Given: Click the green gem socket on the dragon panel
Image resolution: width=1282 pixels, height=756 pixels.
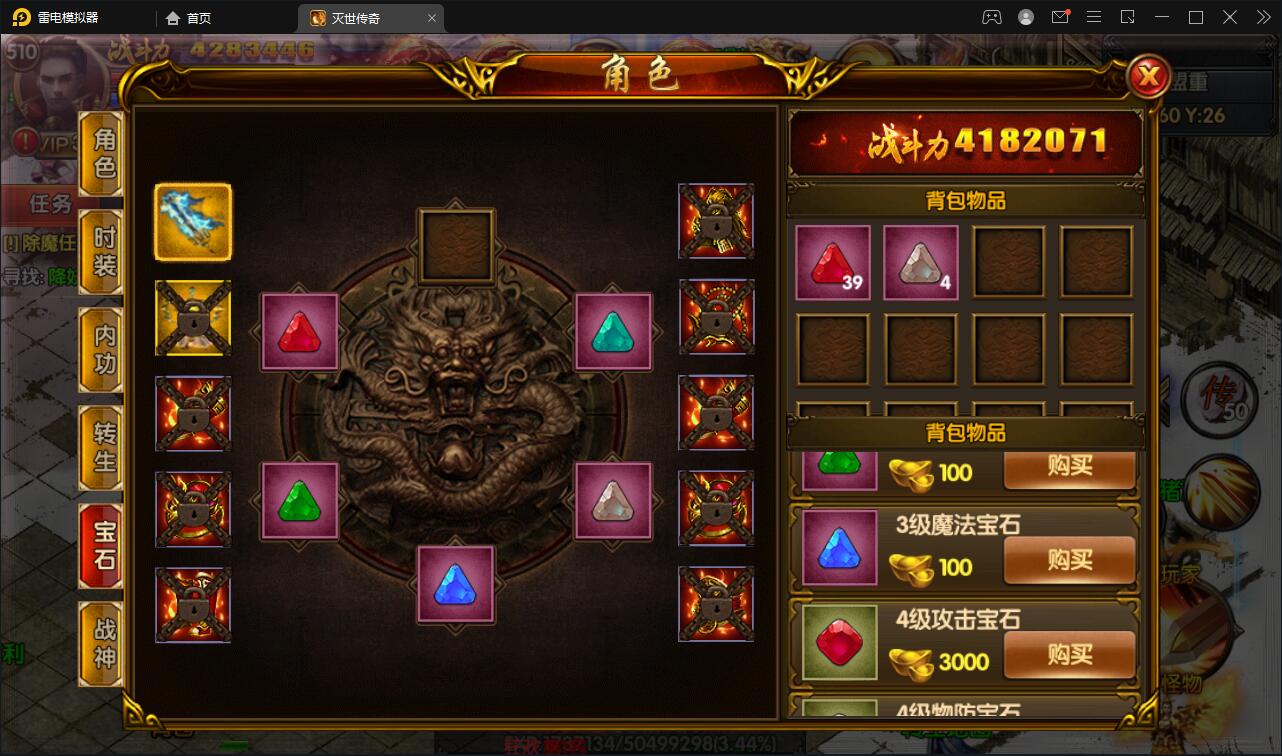Looking at the screenshot, I should click(299, 503).
